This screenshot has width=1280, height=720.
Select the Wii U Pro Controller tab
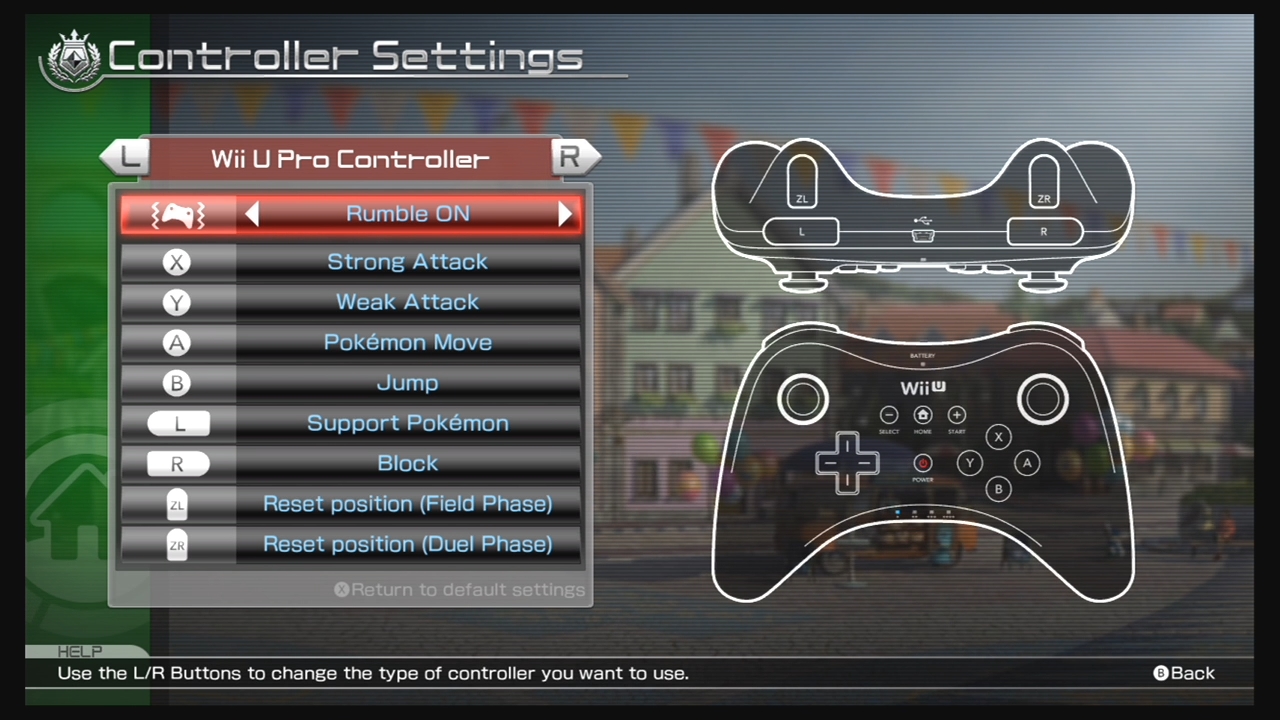350,159
